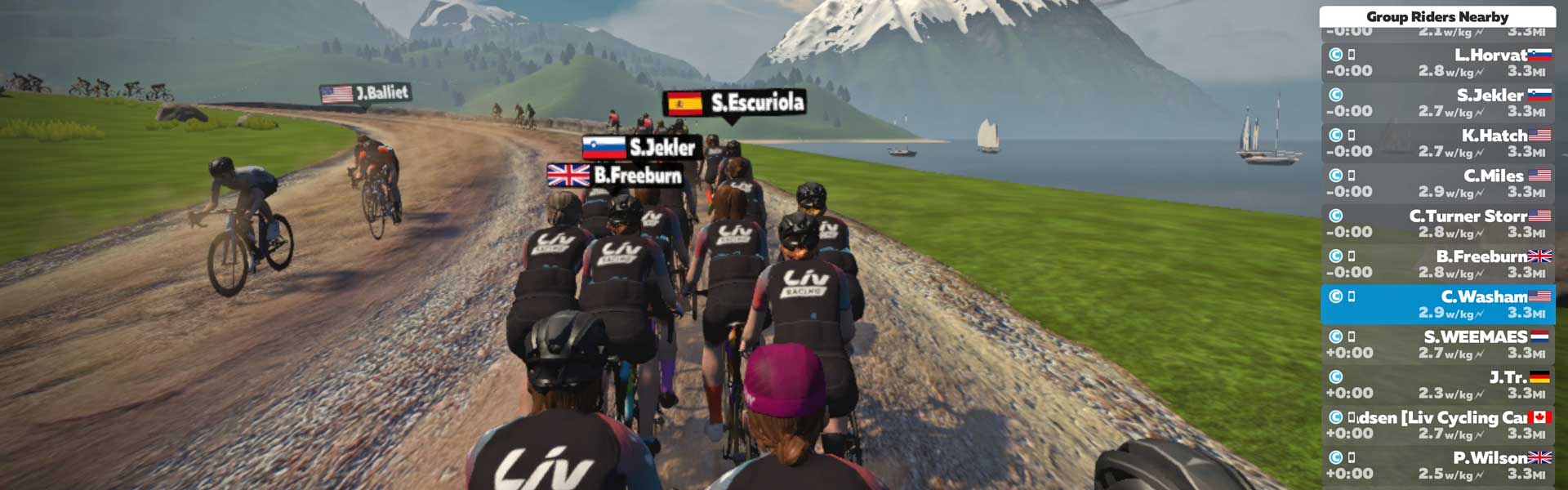Choose S.WEEMAES in the nearby riders list
Image resolution: width=1568 pixels, height=490 pixels.
[1437, 344]
